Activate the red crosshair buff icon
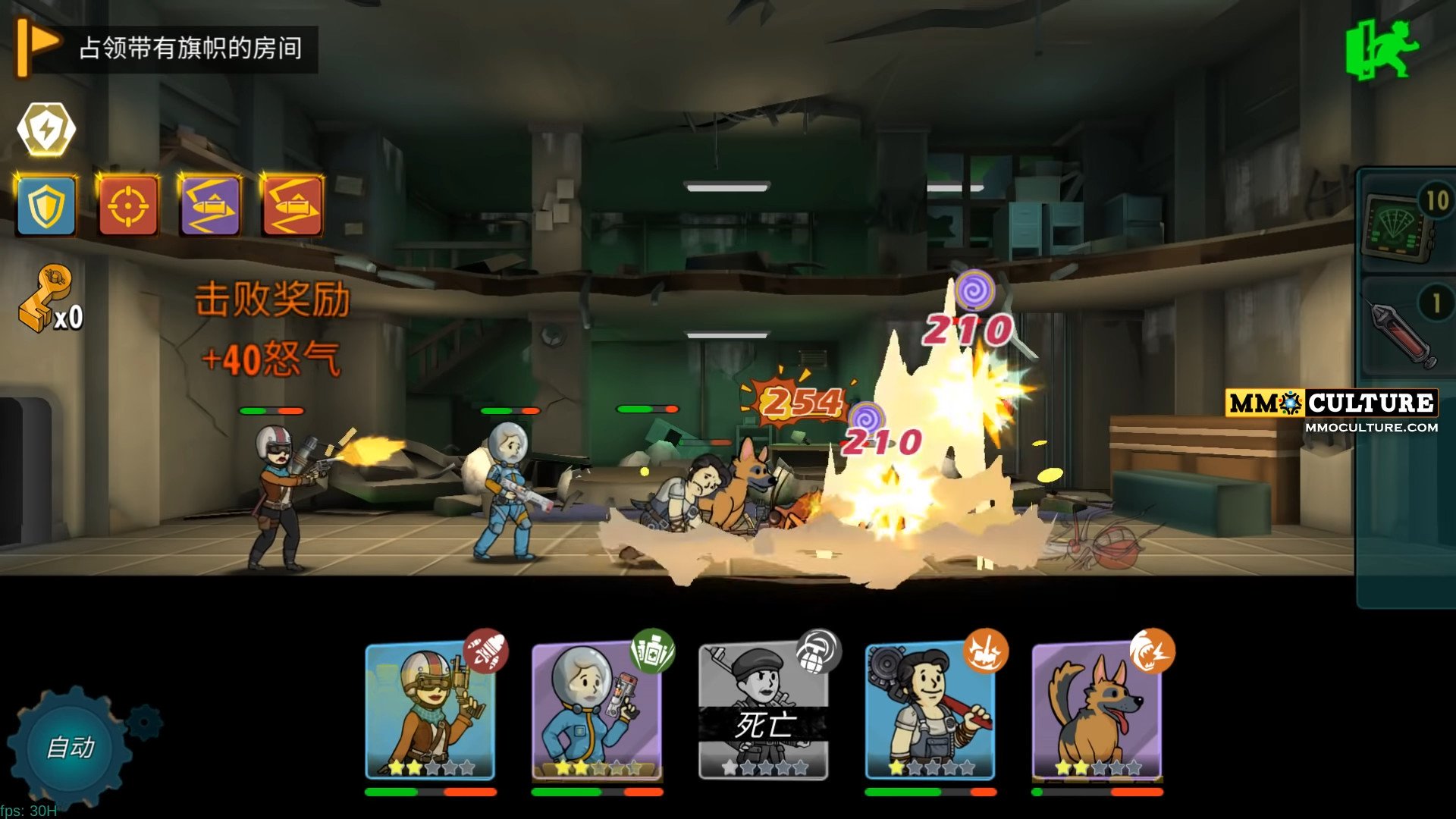This screenshot has height=819, width=1456. (x=128, y=206)
